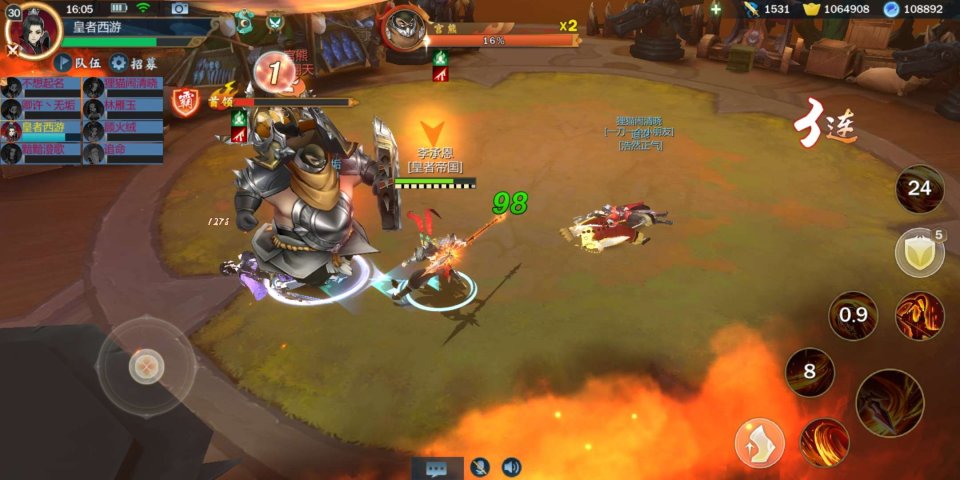960x480 pixels.
Task: Tap the red 霸 shield badge
Action: (x=185, y=101)
